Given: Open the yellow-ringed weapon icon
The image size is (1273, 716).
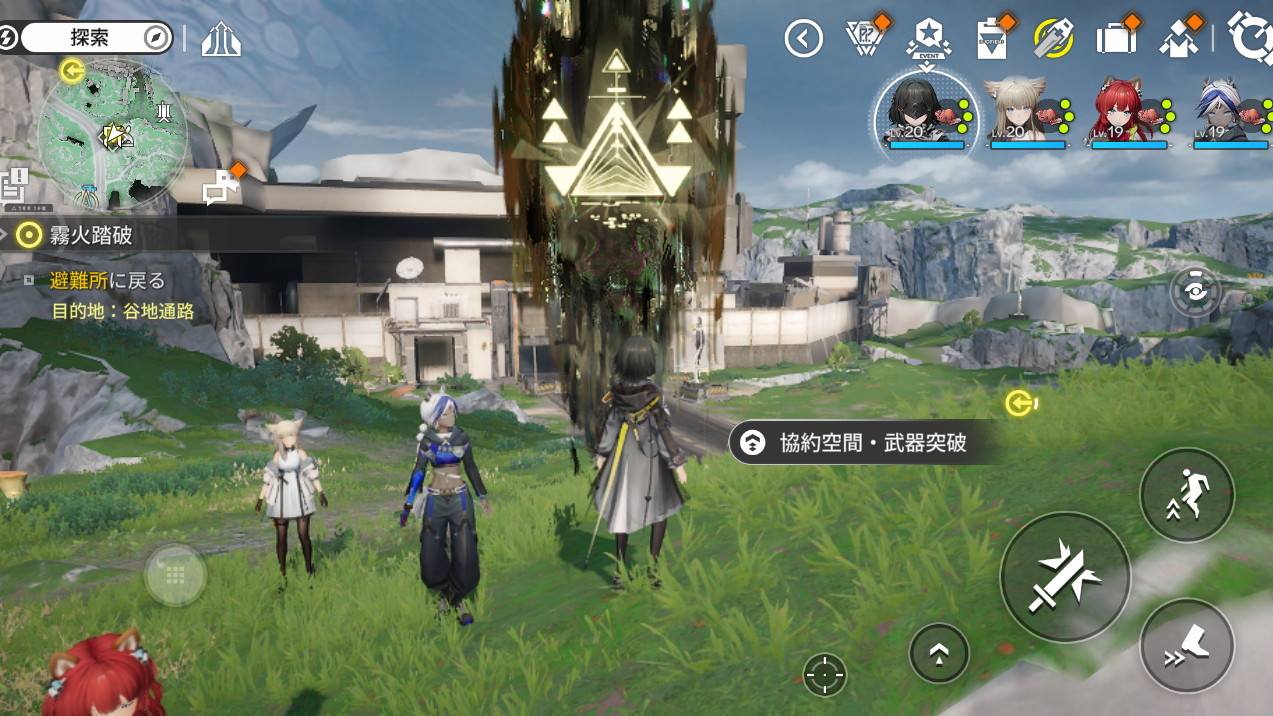Looking at the screenshot, I should coord(1053,39).
